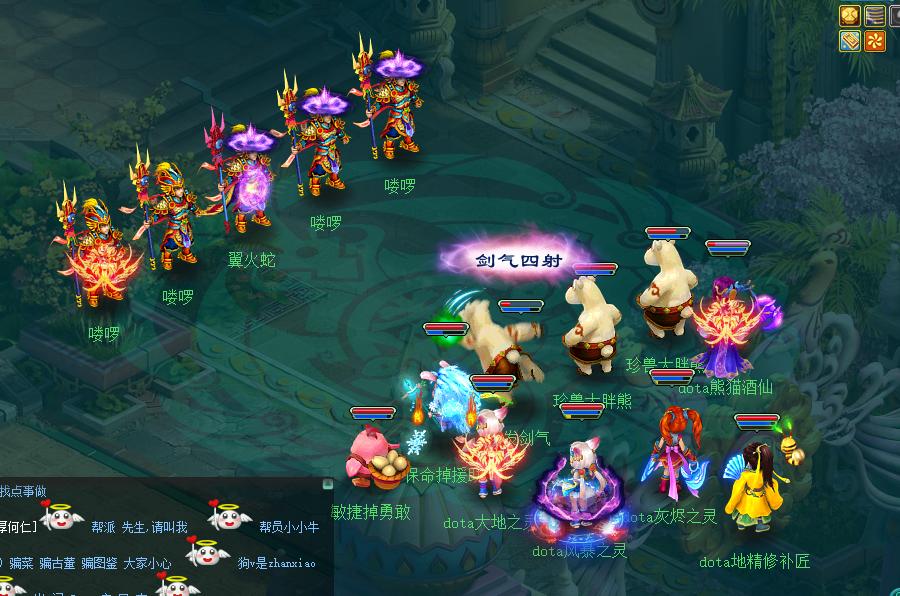Activate the orange pinwheel flower icon
This screenshot has height=596, width=900.
(875, 40)
